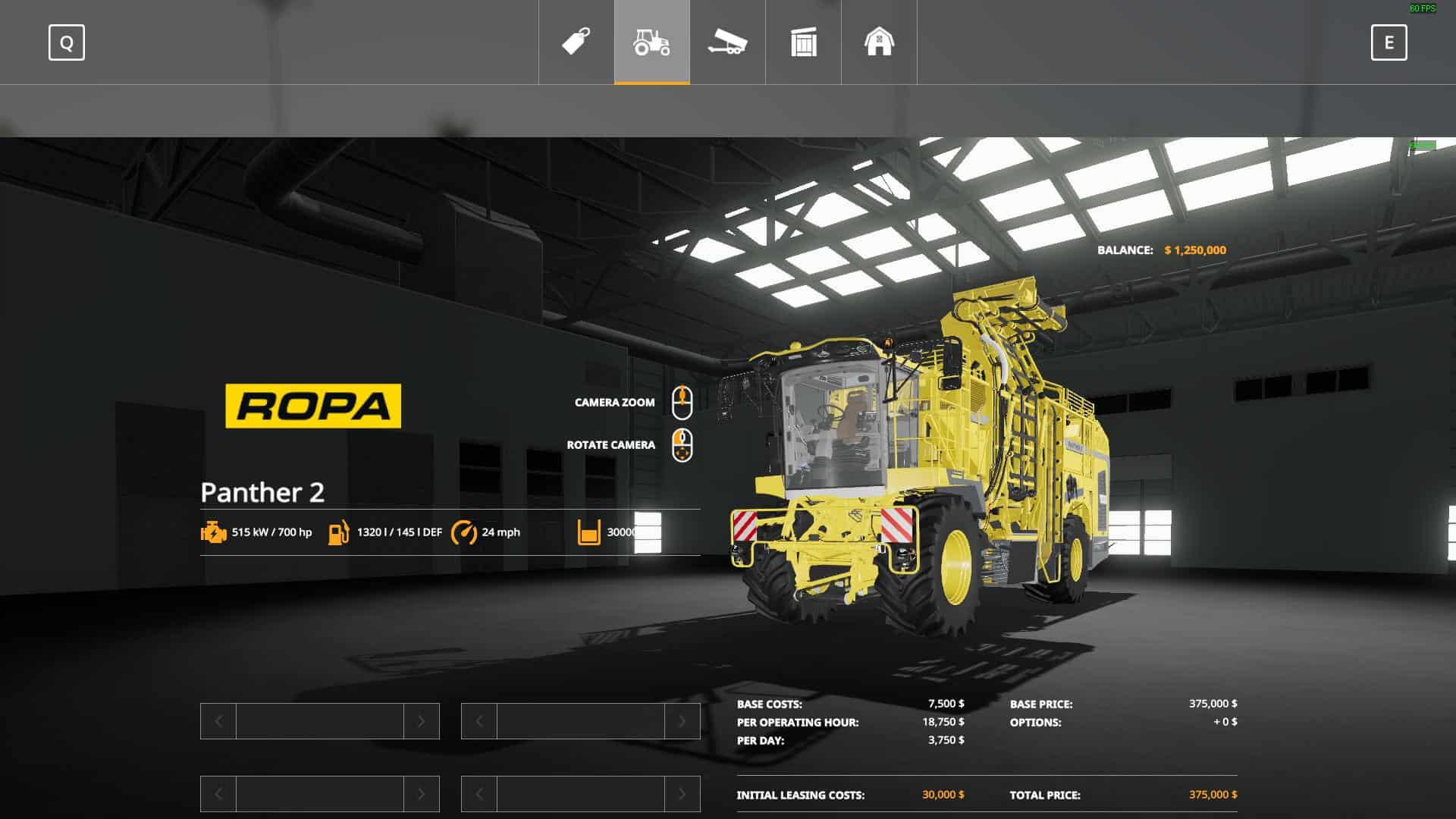Select the trailer implements tab

[x=728, y=42]
